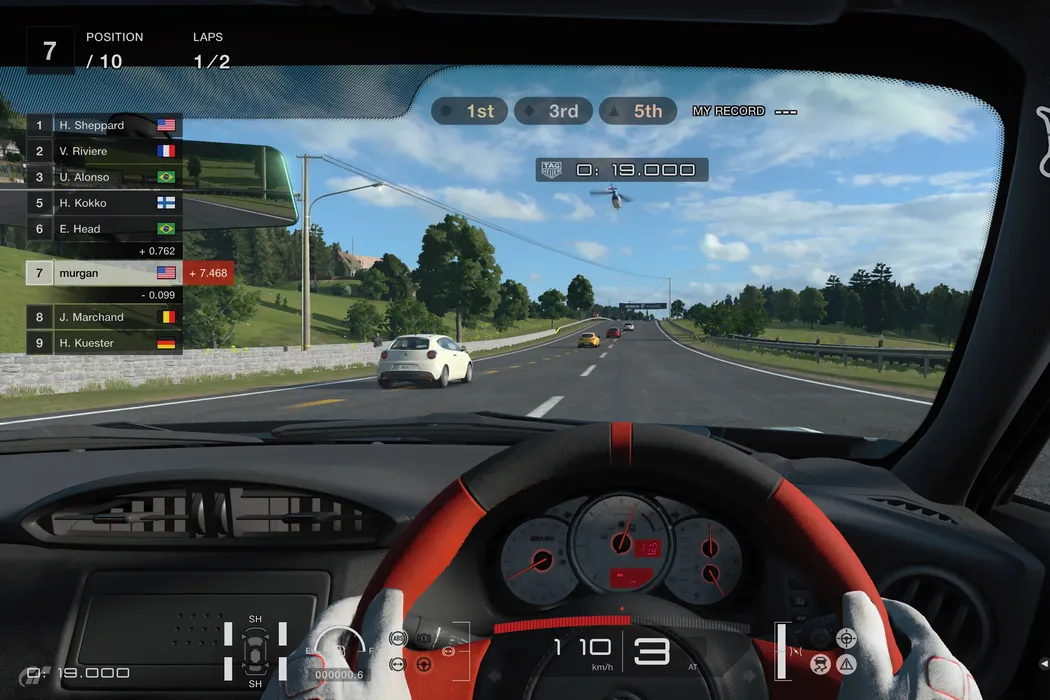Screen dimensions: 1050x700
Task: Toggle the skid traction control icon
Action: coord(820,663)
